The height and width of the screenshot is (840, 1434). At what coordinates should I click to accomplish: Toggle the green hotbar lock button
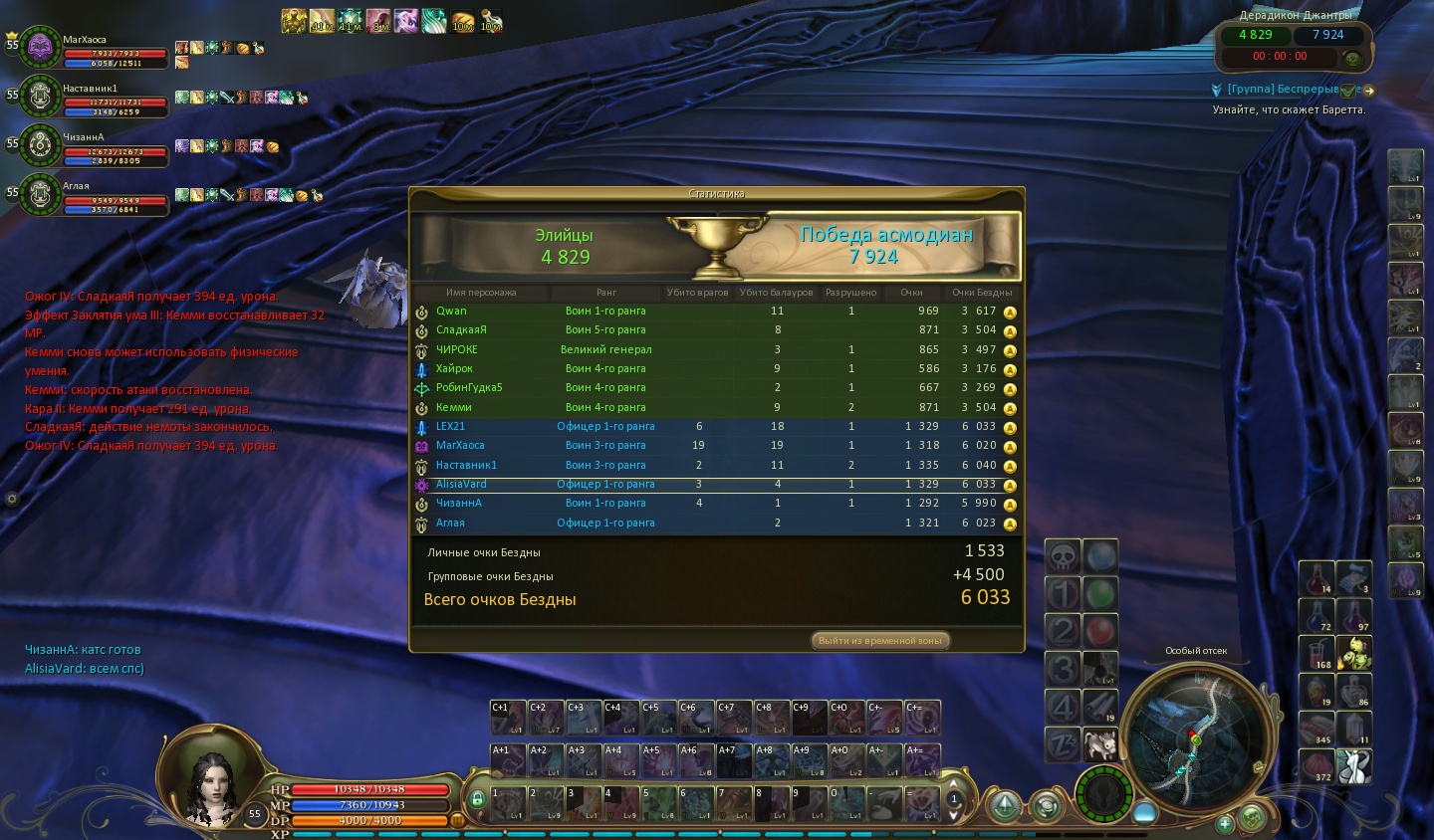[x=477, y=798]
